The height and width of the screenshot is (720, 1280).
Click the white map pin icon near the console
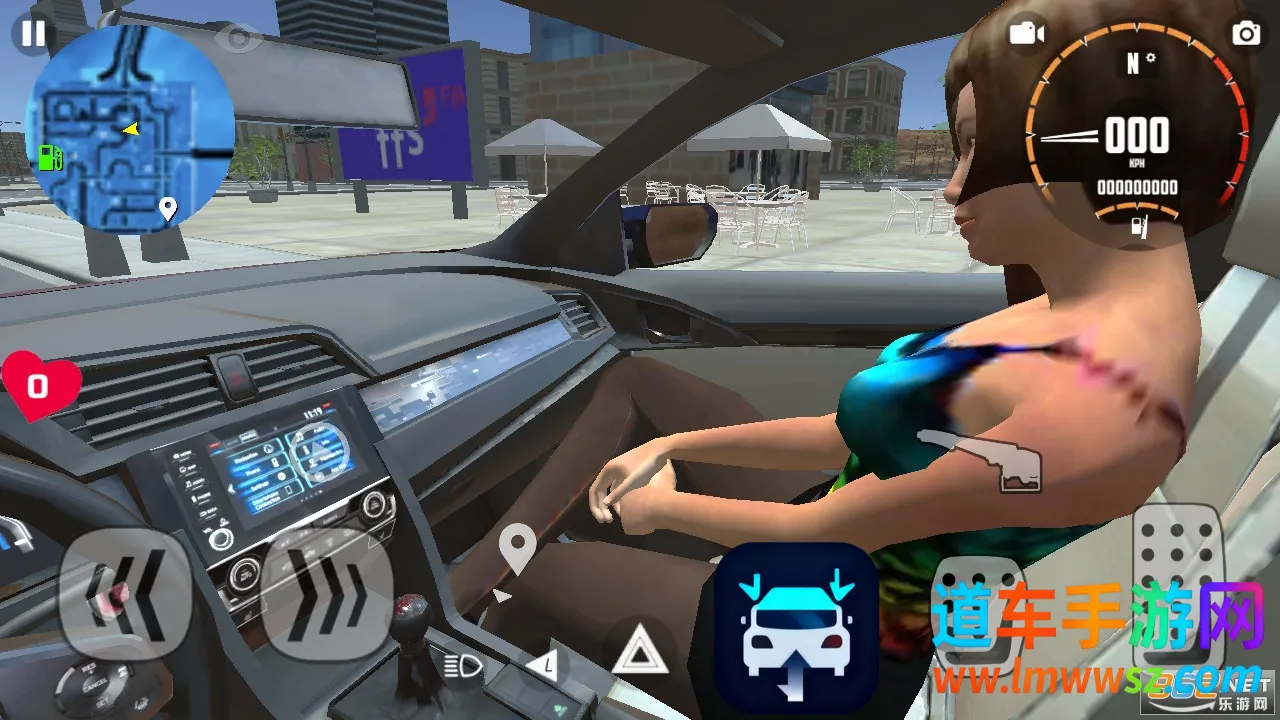(x=516, y=550)
